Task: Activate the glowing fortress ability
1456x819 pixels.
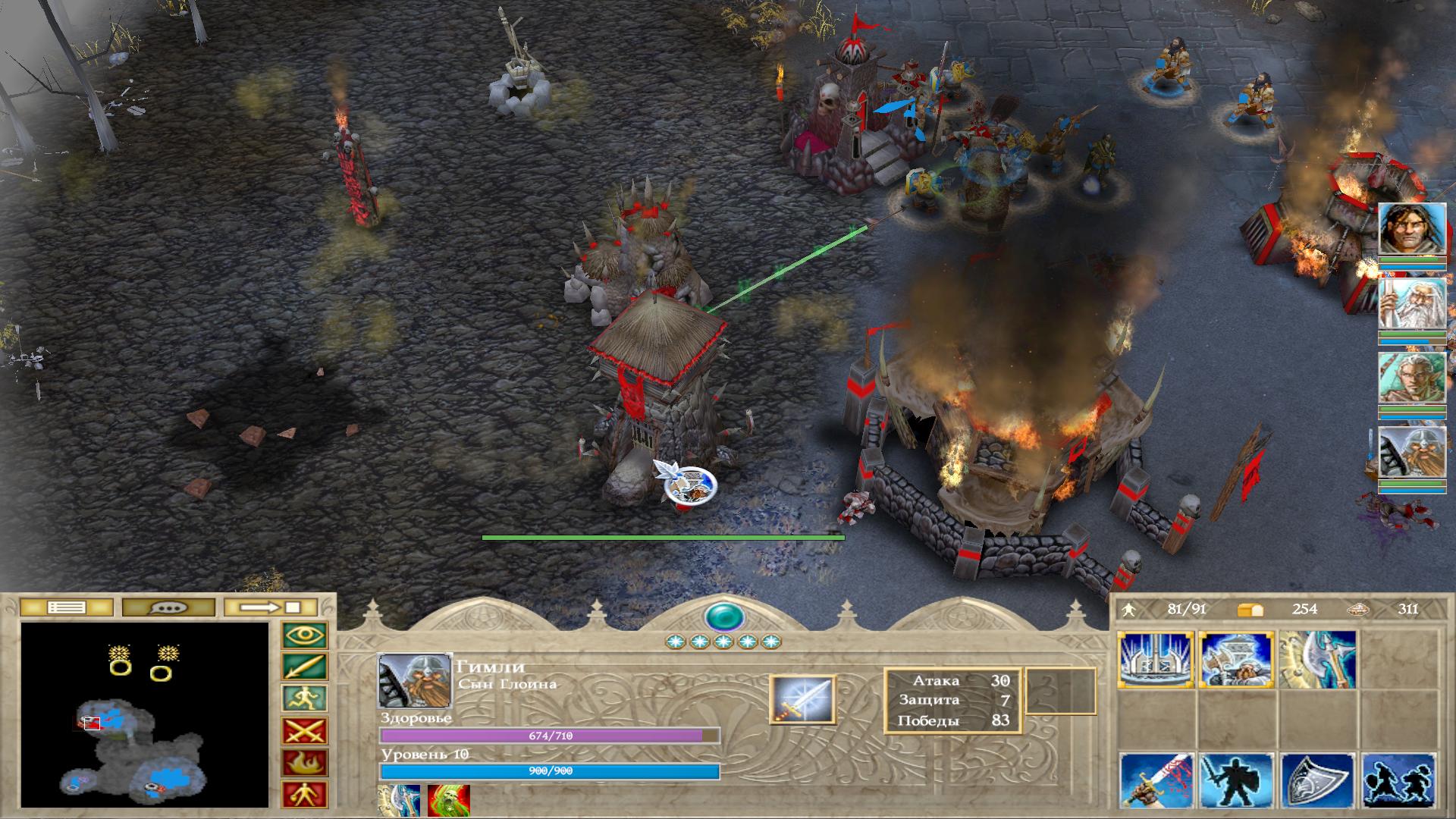Action: [x=1156, y=661]
